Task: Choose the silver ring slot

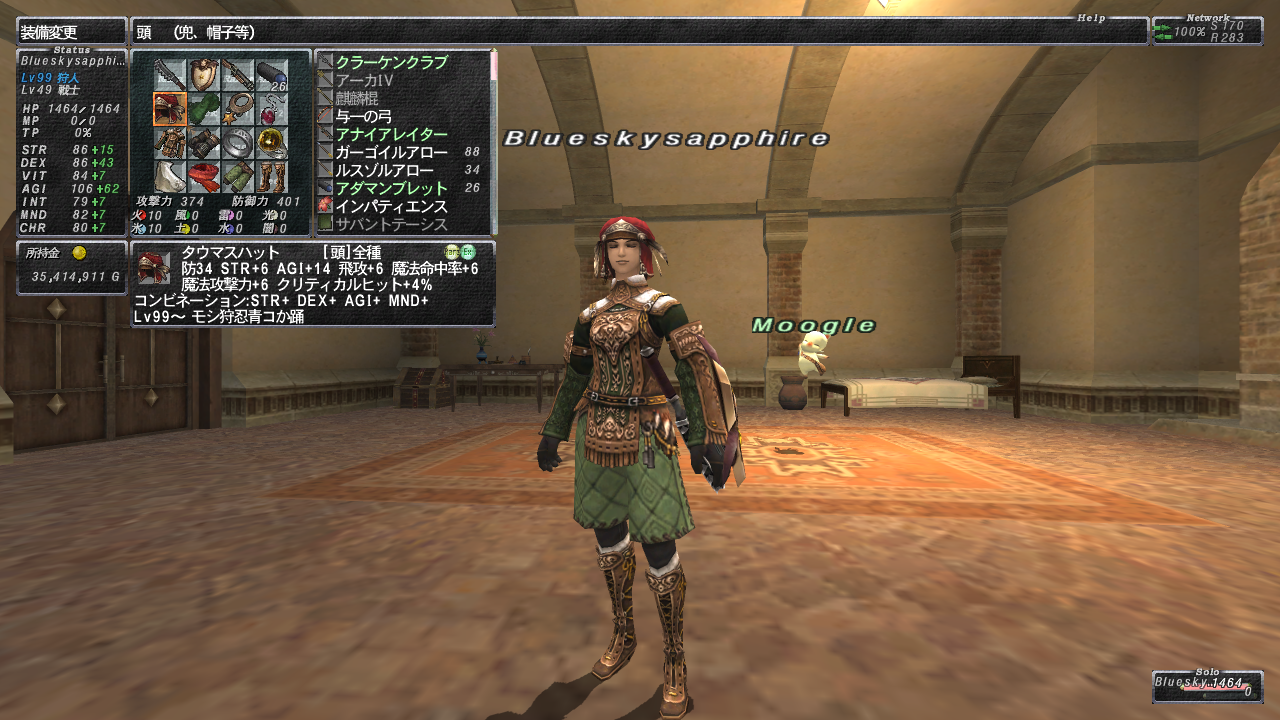Action: point(238,142)
